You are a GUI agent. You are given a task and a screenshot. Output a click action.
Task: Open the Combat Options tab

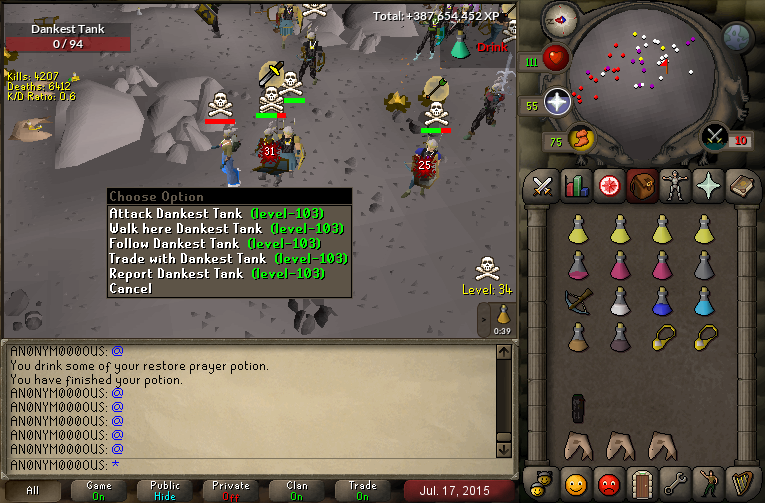tap(543, 186)
